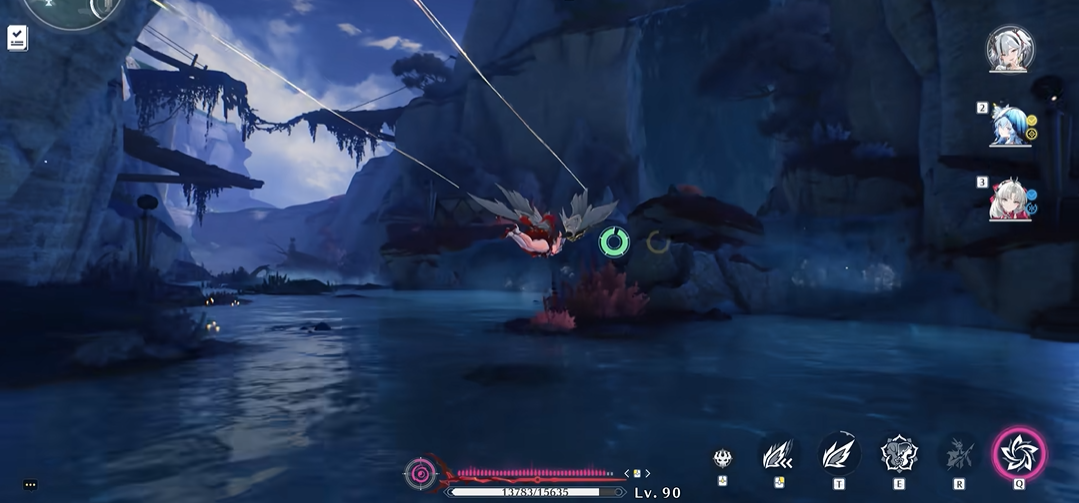Screen dimensions: 1079x503
Task: Use the greyed-out horned figure skill
Action: tap(959, 454)
